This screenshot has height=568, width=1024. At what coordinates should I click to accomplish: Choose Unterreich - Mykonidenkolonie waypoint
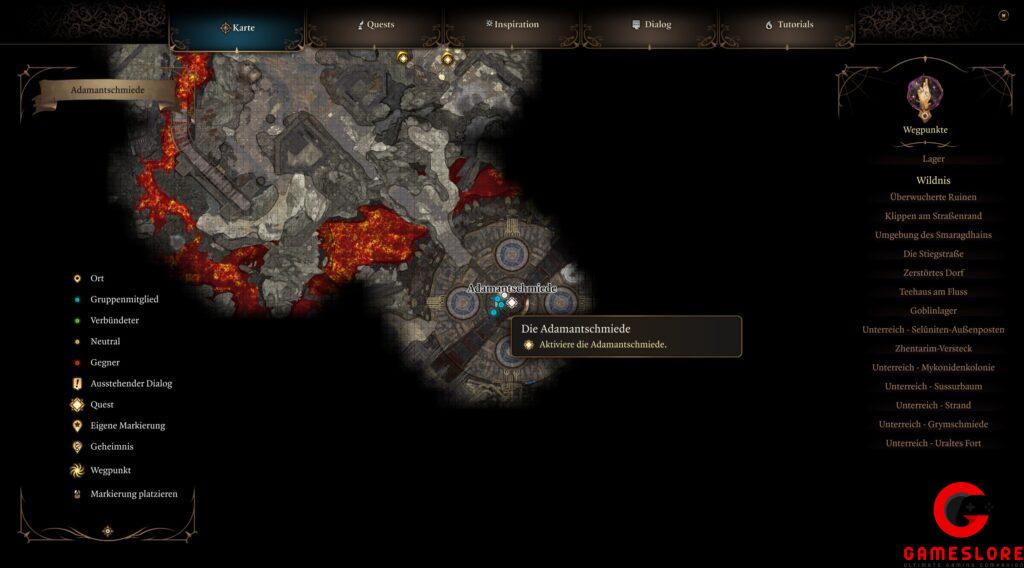click(933, 368)
